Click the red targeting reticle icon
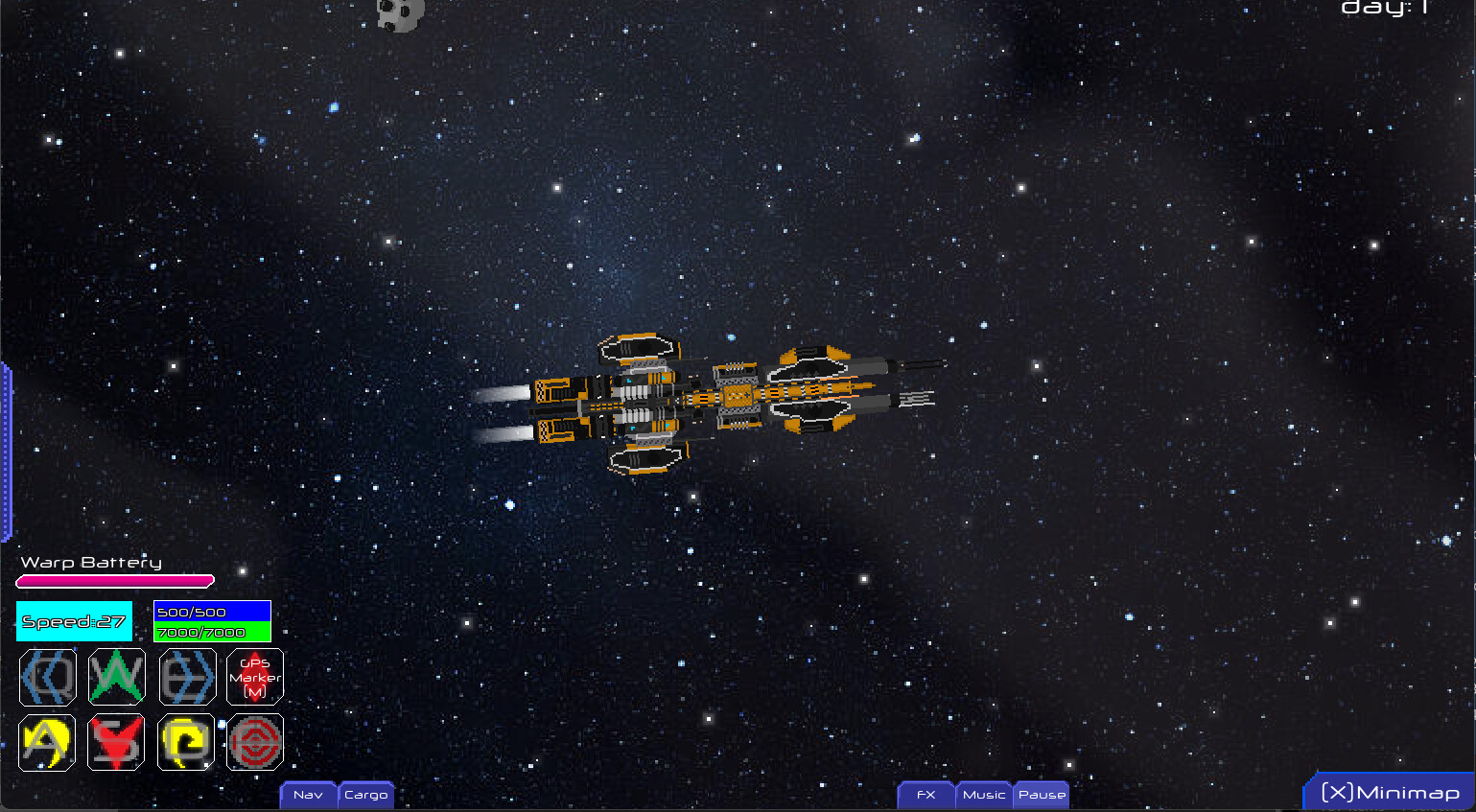The height and width of the screenshot is (812, 1476). pos(254,742)
